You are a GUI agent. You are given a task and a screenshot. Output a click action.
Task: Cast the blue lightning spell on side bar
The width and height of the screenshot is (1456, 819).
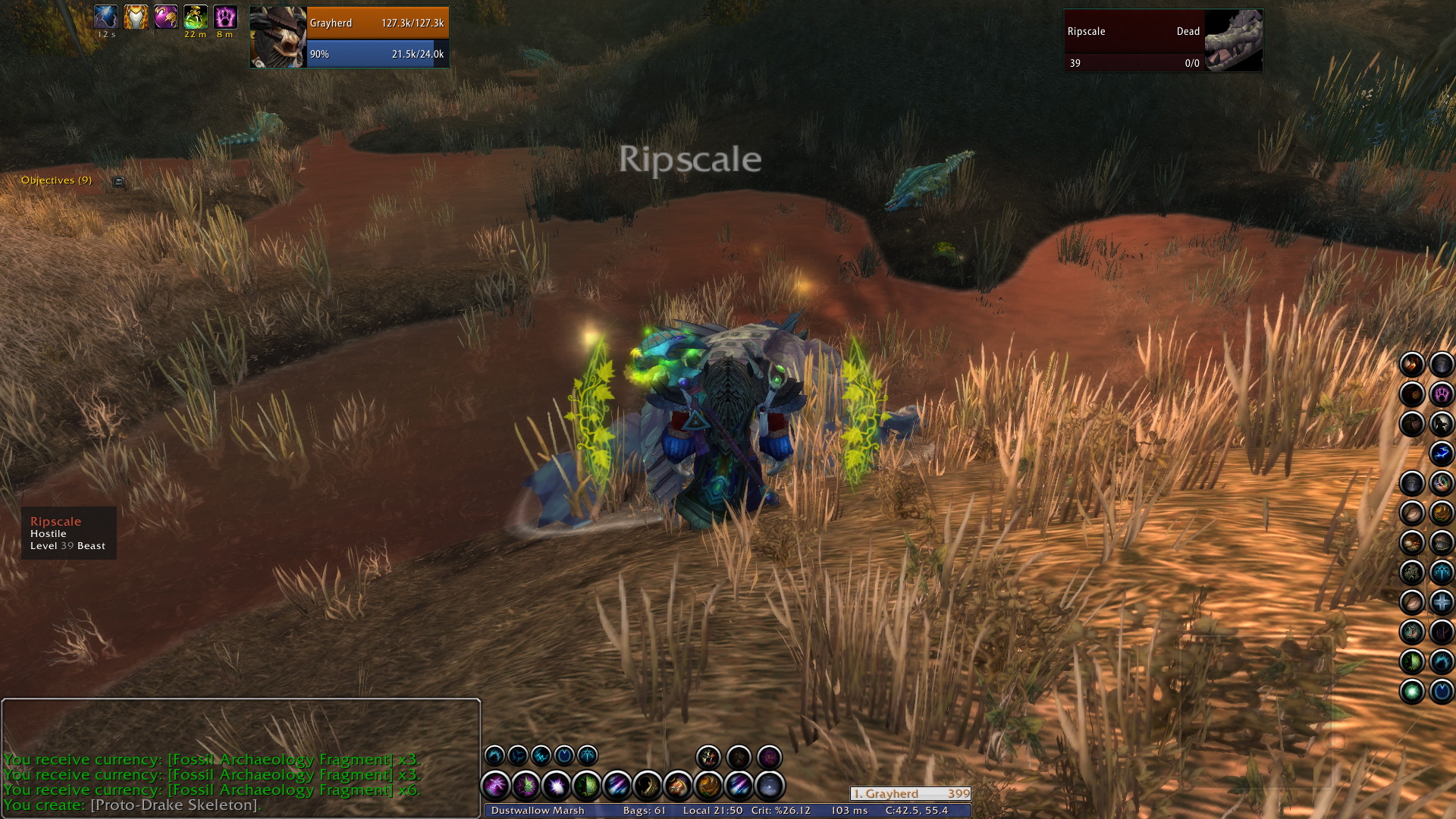1441,453
